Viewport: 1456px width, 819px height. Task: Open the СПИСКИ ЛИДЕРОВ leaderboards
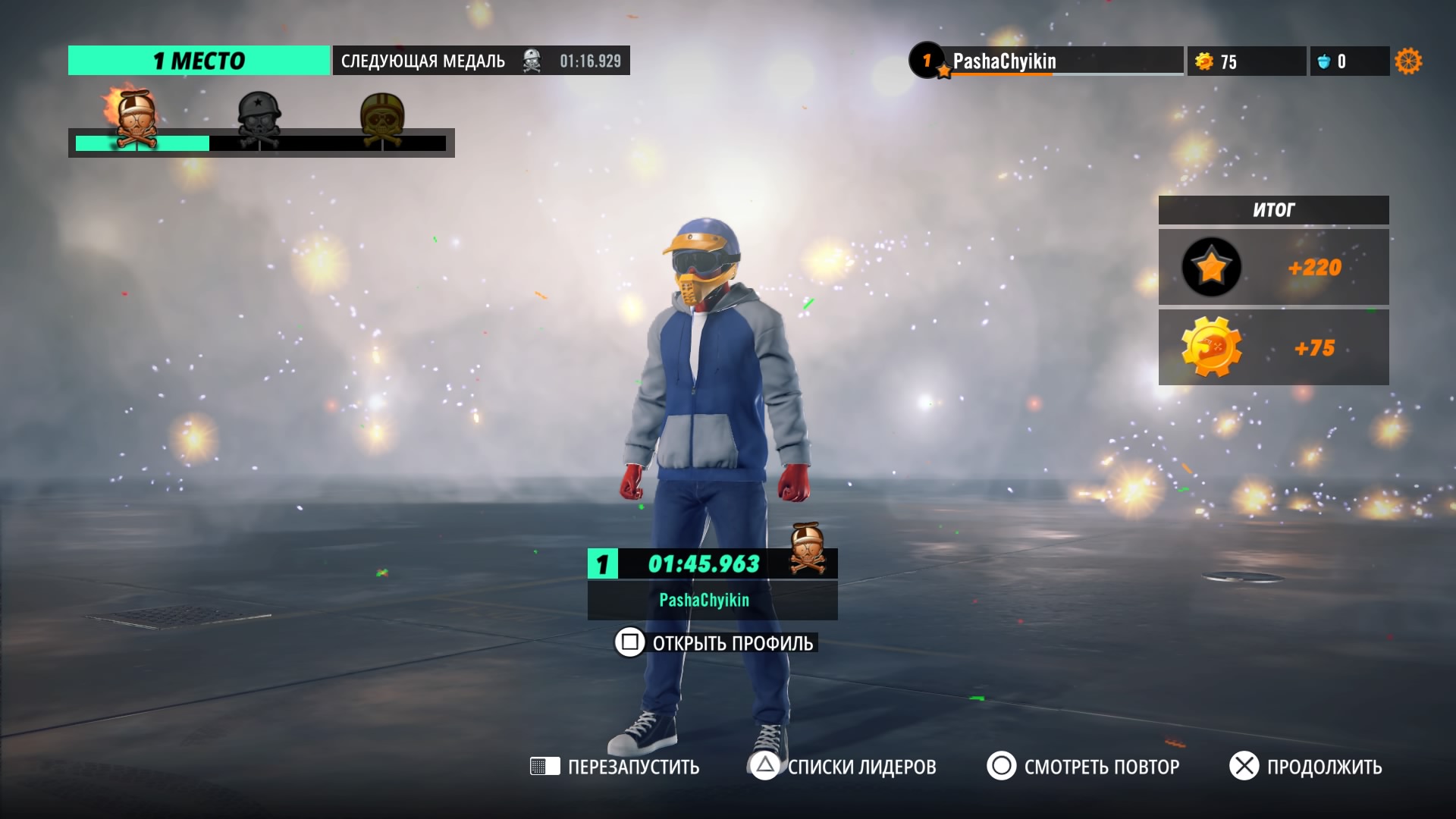coord(843,767)
